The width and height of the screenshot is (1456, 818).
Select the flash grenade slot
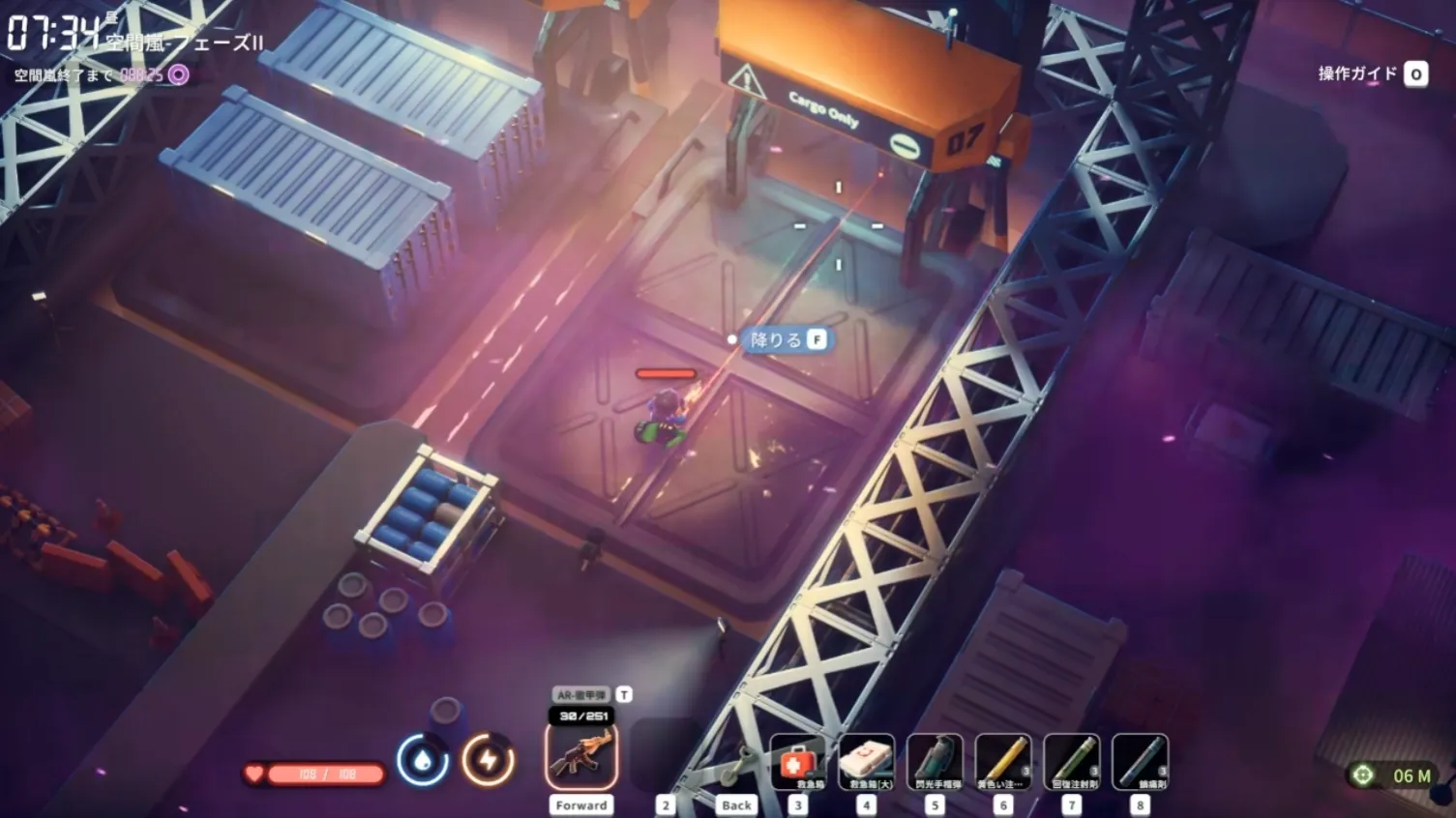point(936,762)
